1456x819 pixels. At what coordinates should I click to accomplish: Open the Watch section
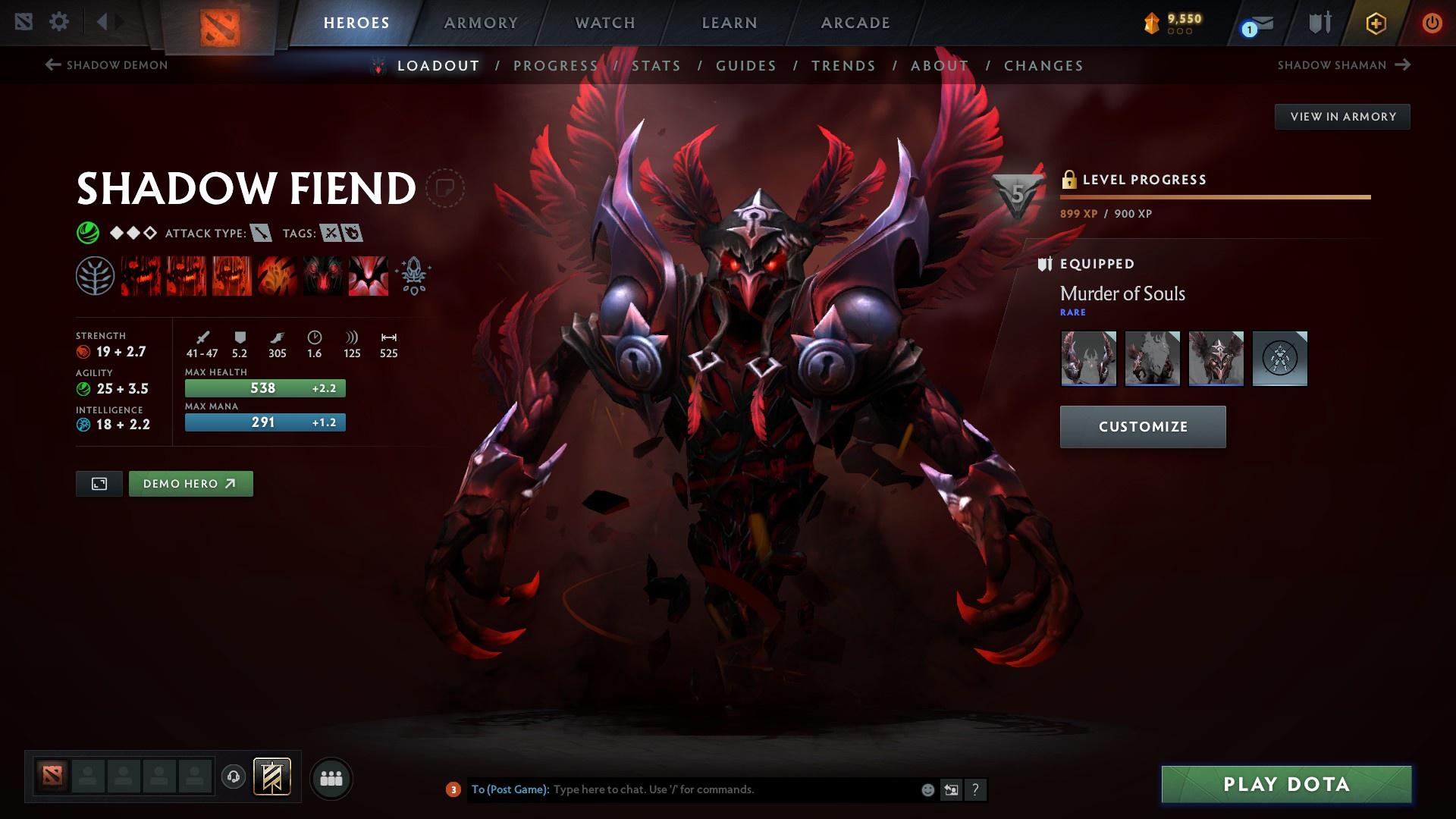[x=604, y=22]
